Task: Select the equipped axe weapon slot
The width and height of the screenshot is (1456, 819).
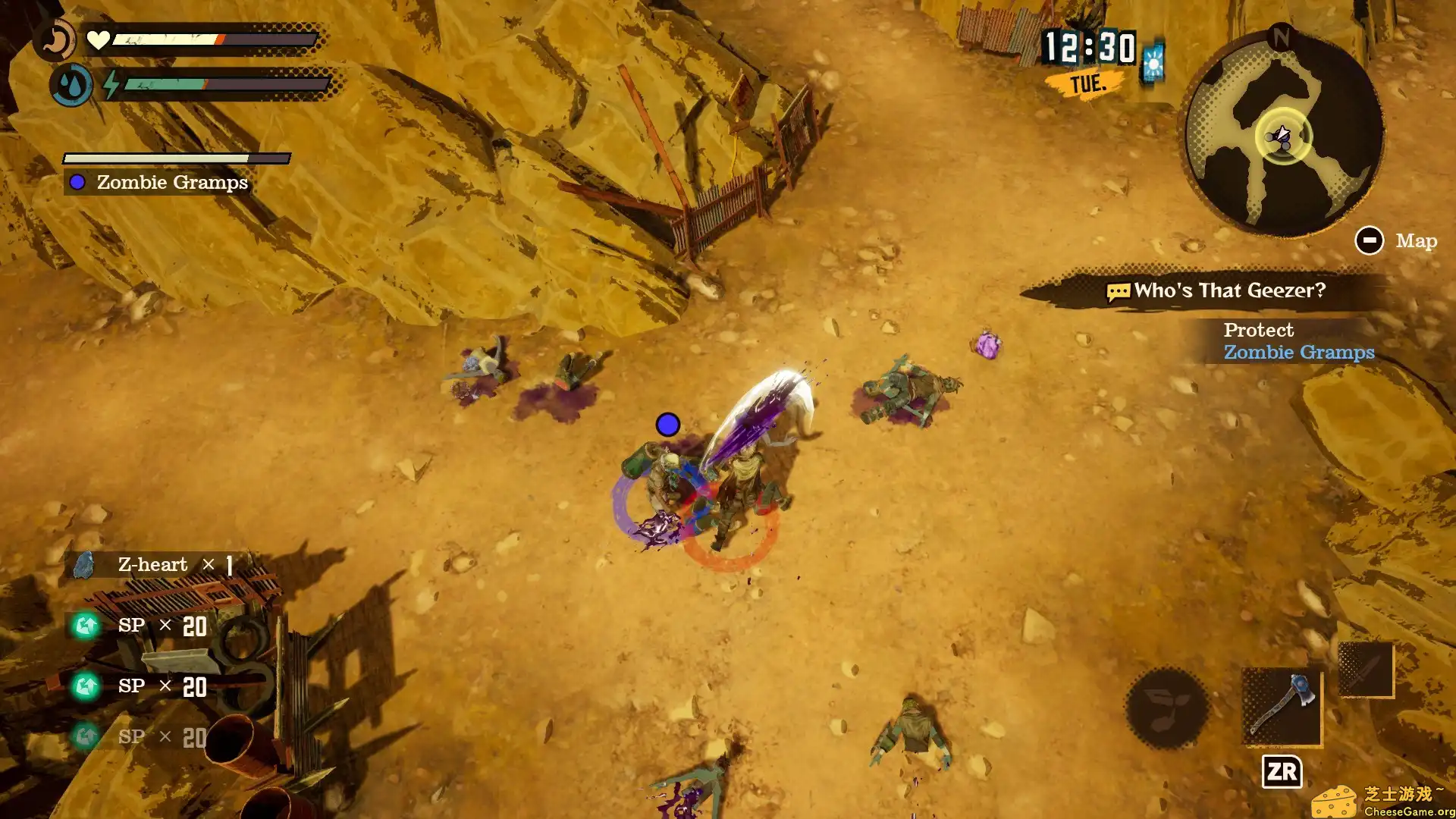Action: click(1282, 706)
